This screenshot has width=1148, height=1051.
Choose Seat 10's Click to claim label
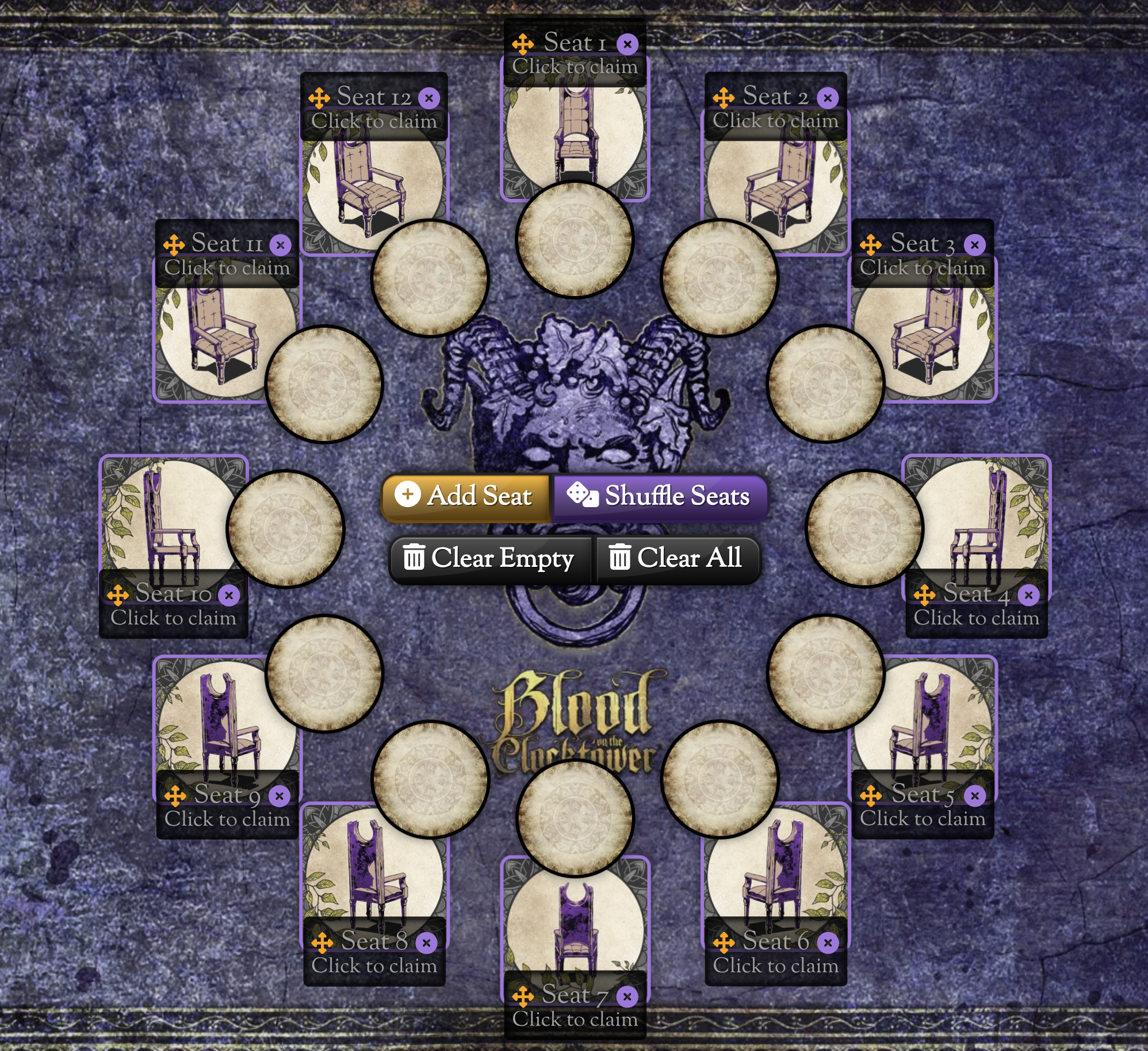point(173,618)
